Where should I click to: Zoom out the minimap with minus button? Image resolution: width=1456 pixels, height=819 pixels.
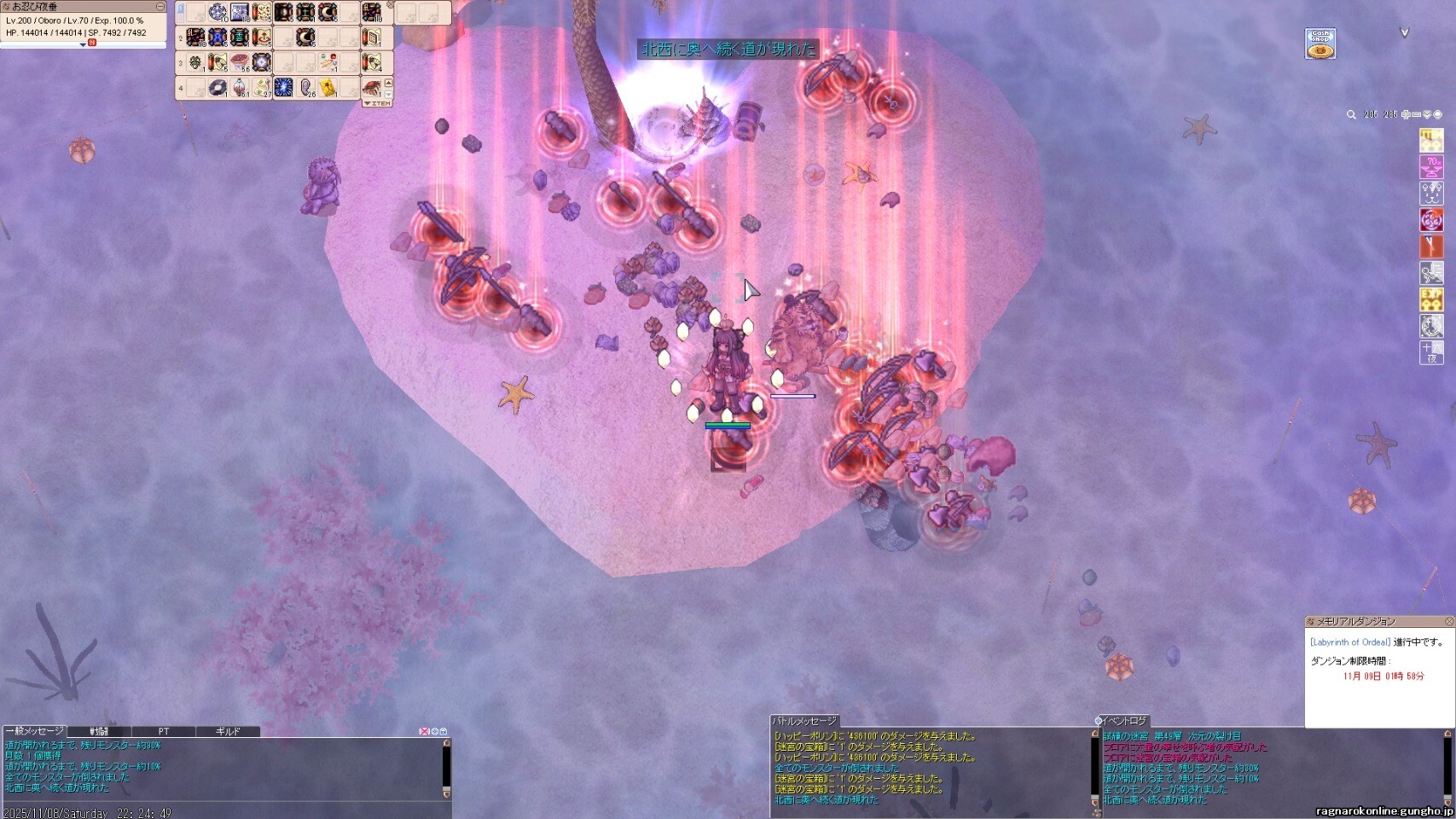pos(1416,115)
